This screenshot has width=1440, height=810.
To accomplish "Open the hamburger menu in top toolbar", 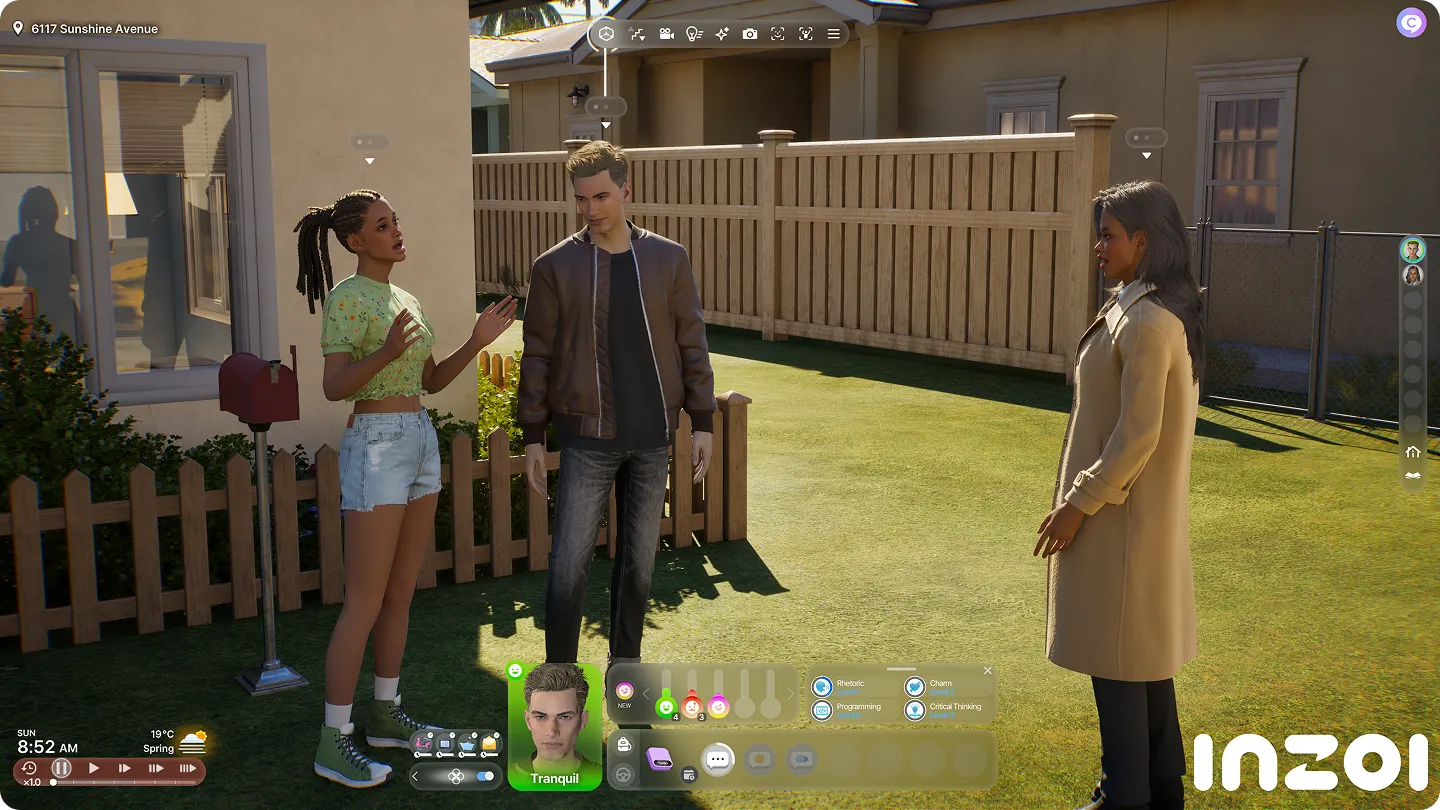I will (833, 34).
